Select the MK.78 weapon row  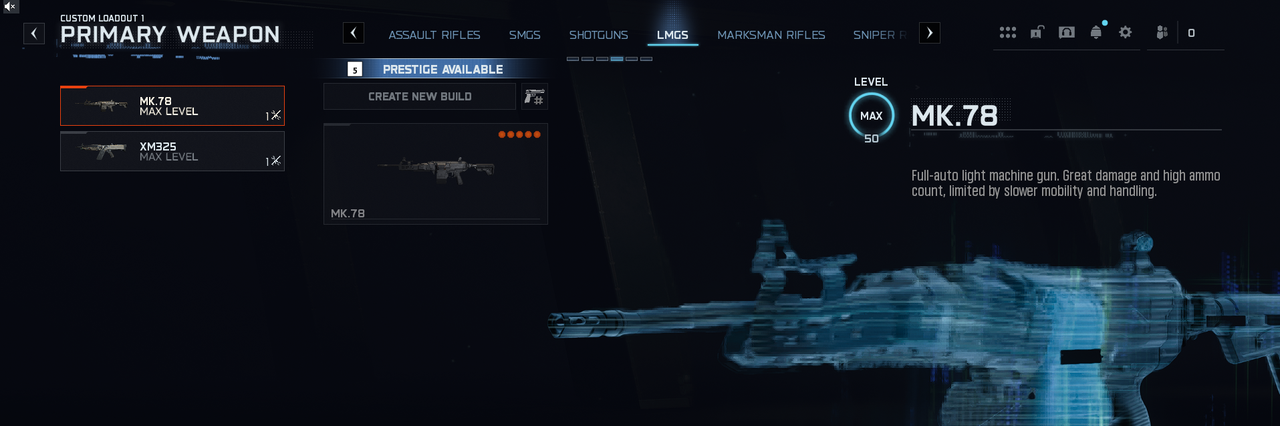coord(172,106)
